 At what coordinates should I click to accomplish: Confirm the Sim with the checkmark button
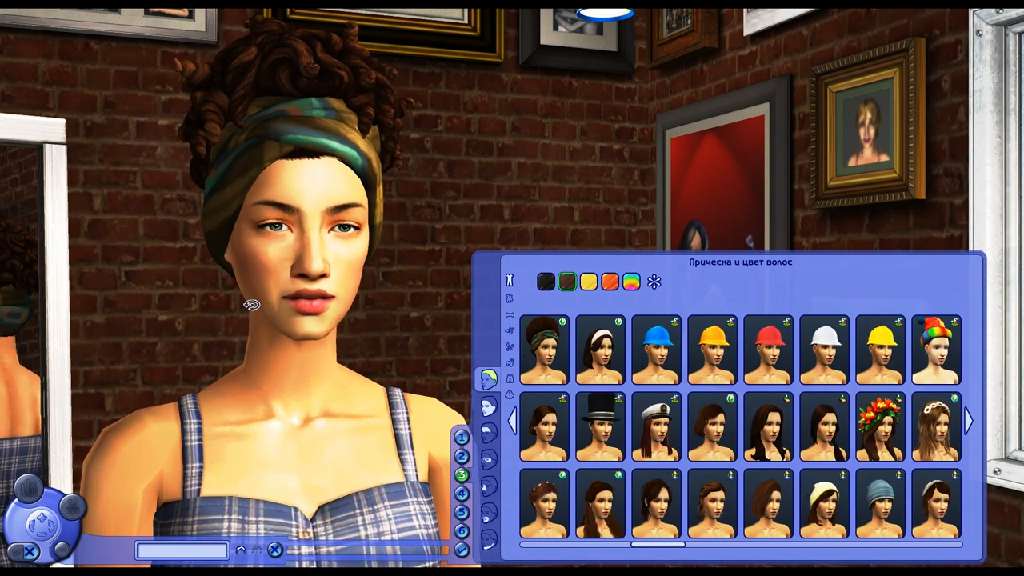(462, 549)
